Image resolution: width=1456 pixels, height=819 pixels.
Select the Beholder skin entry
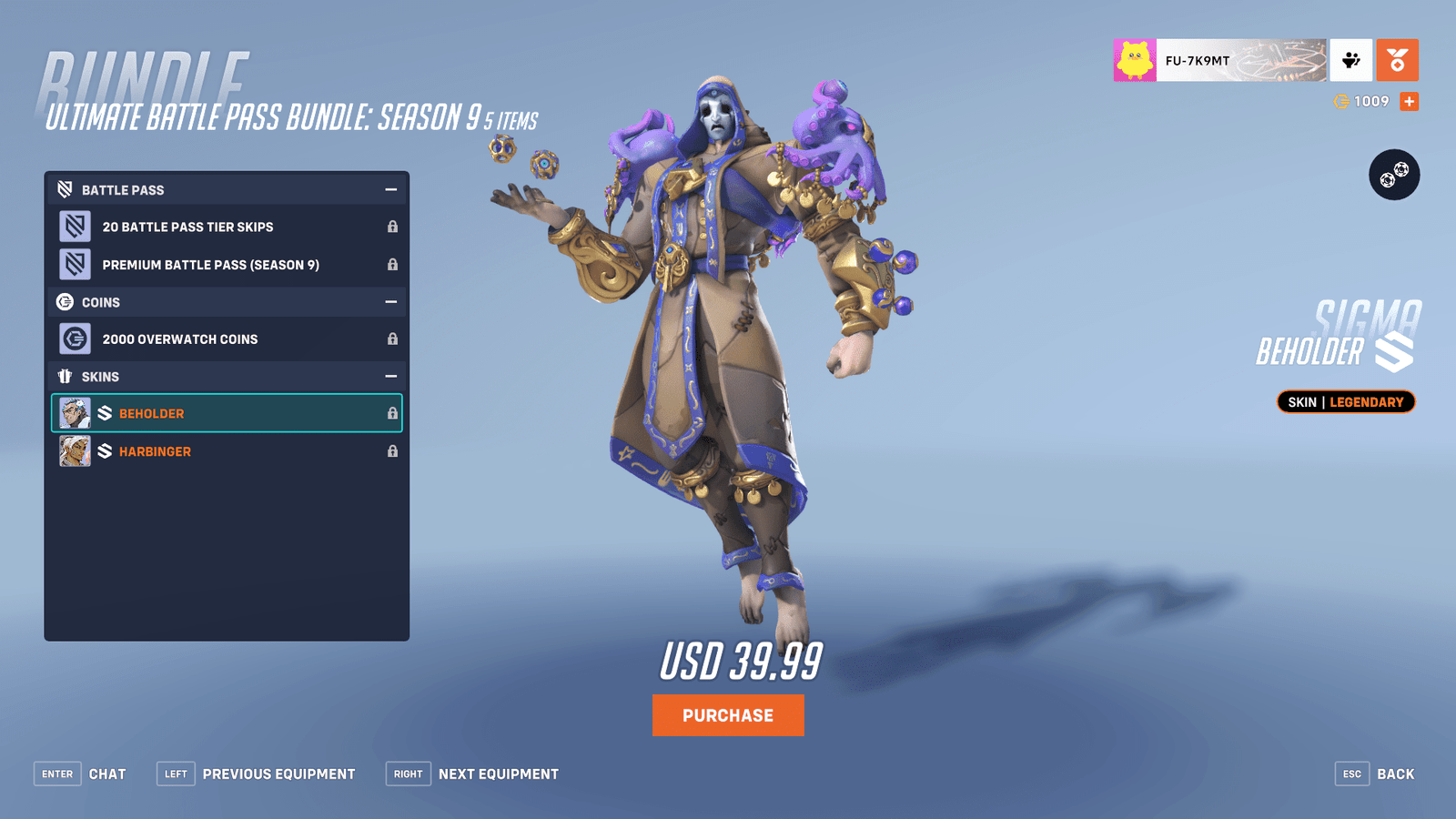[x=227, y=413]
